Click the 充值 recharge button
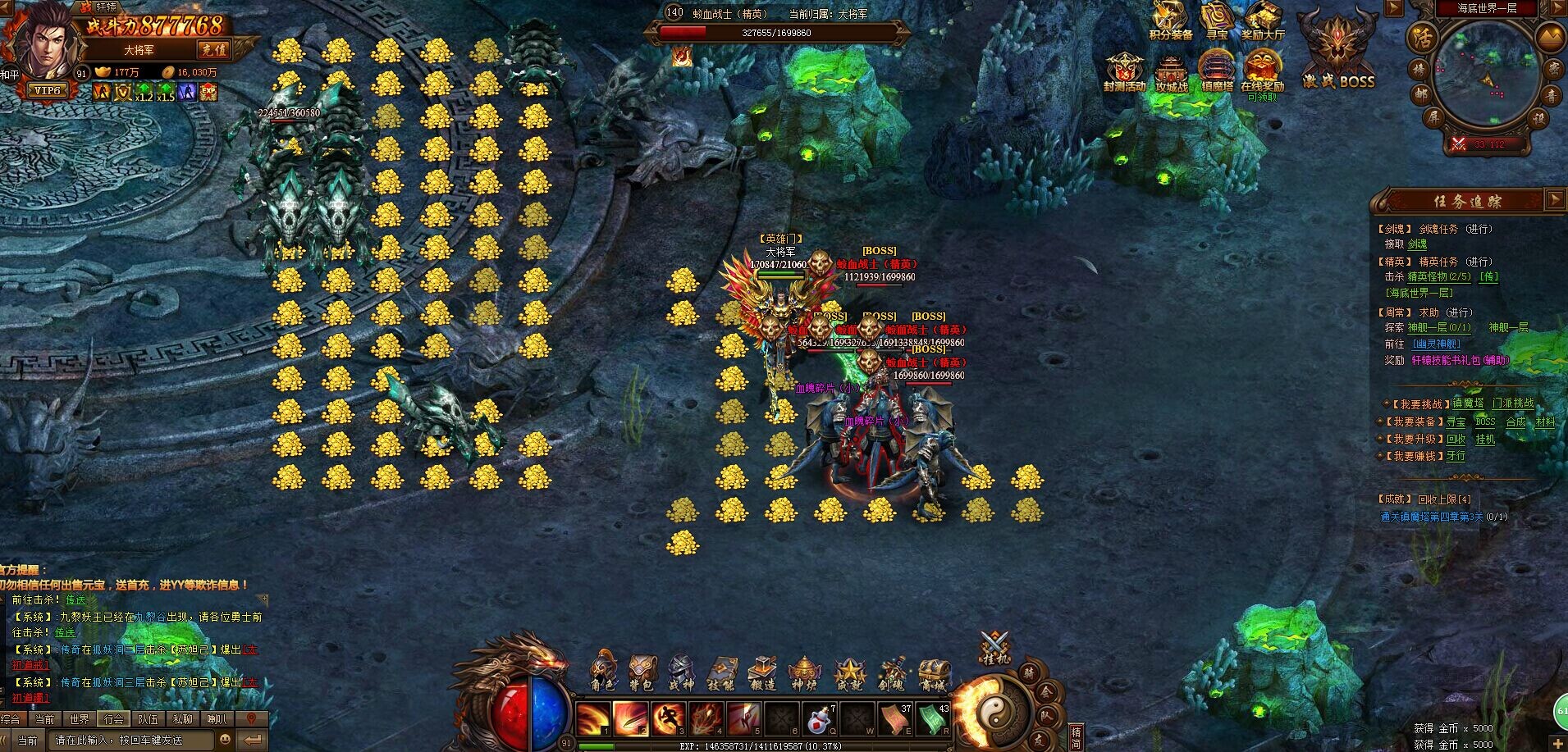The width and height of the screenshot is (1568, 752). (214, 49)
